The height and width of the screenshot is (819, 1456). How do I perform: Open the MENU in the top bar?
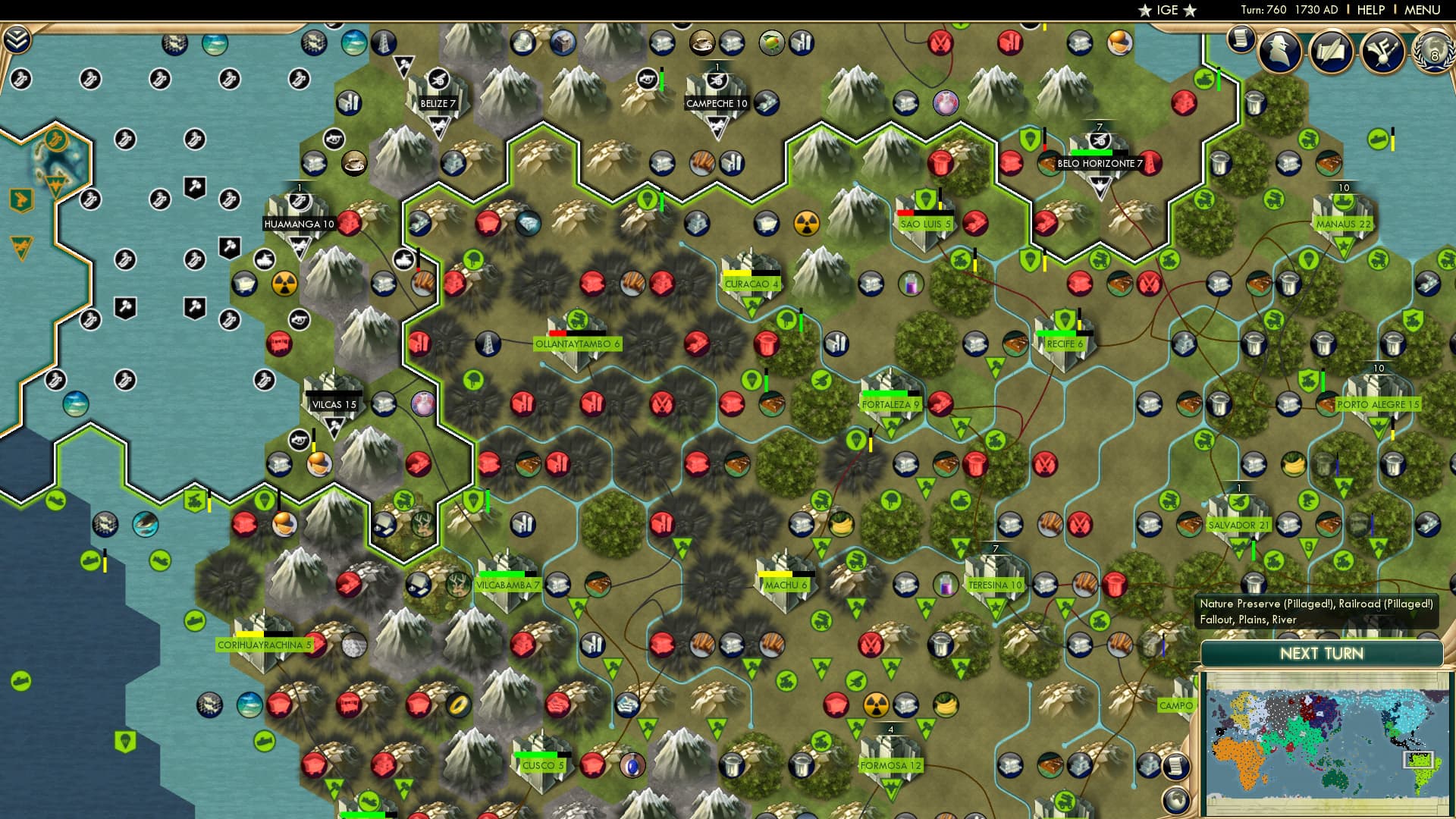point(1422,10)
